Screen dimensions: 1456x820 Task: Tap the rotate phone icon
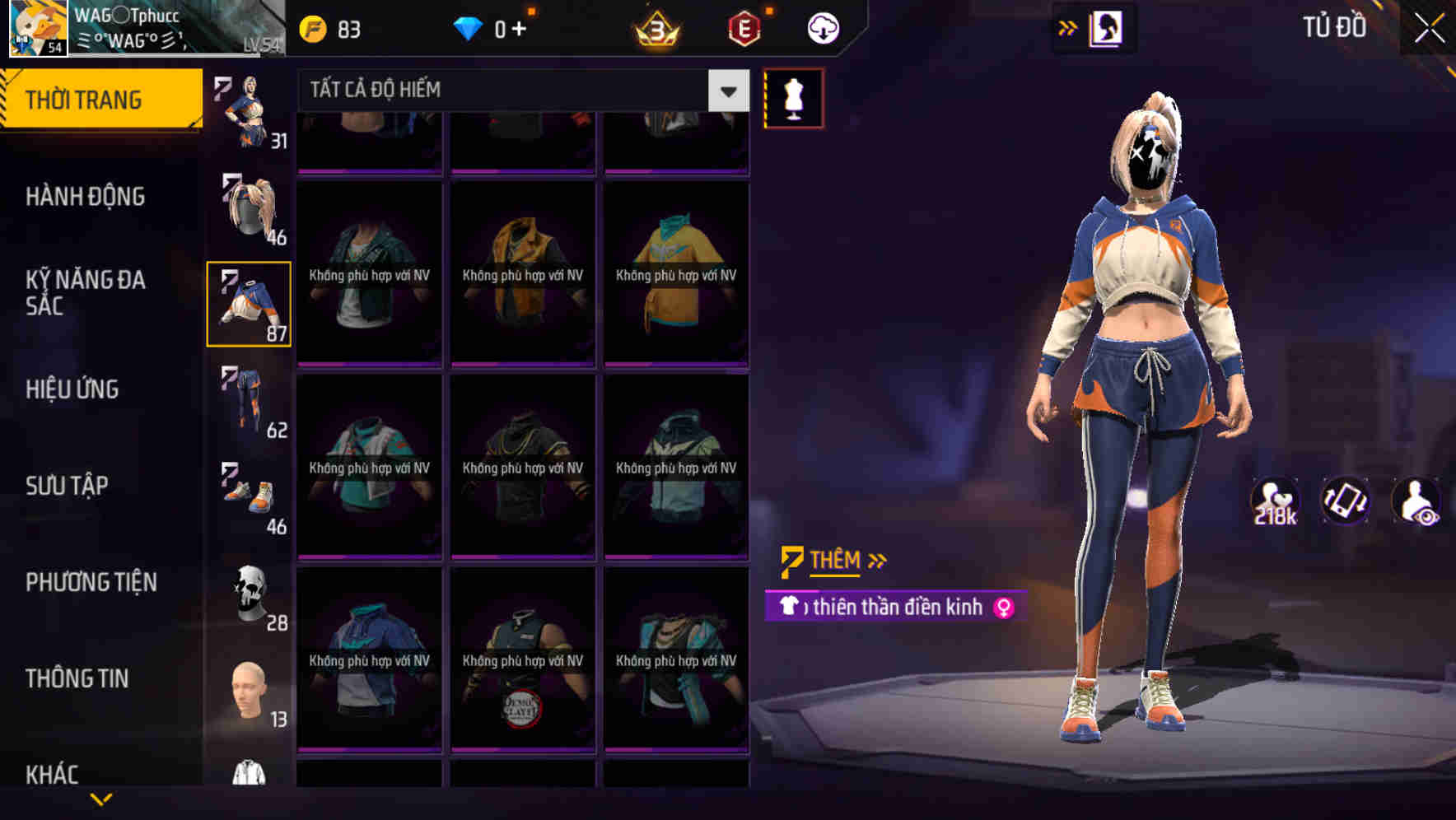1345,501
